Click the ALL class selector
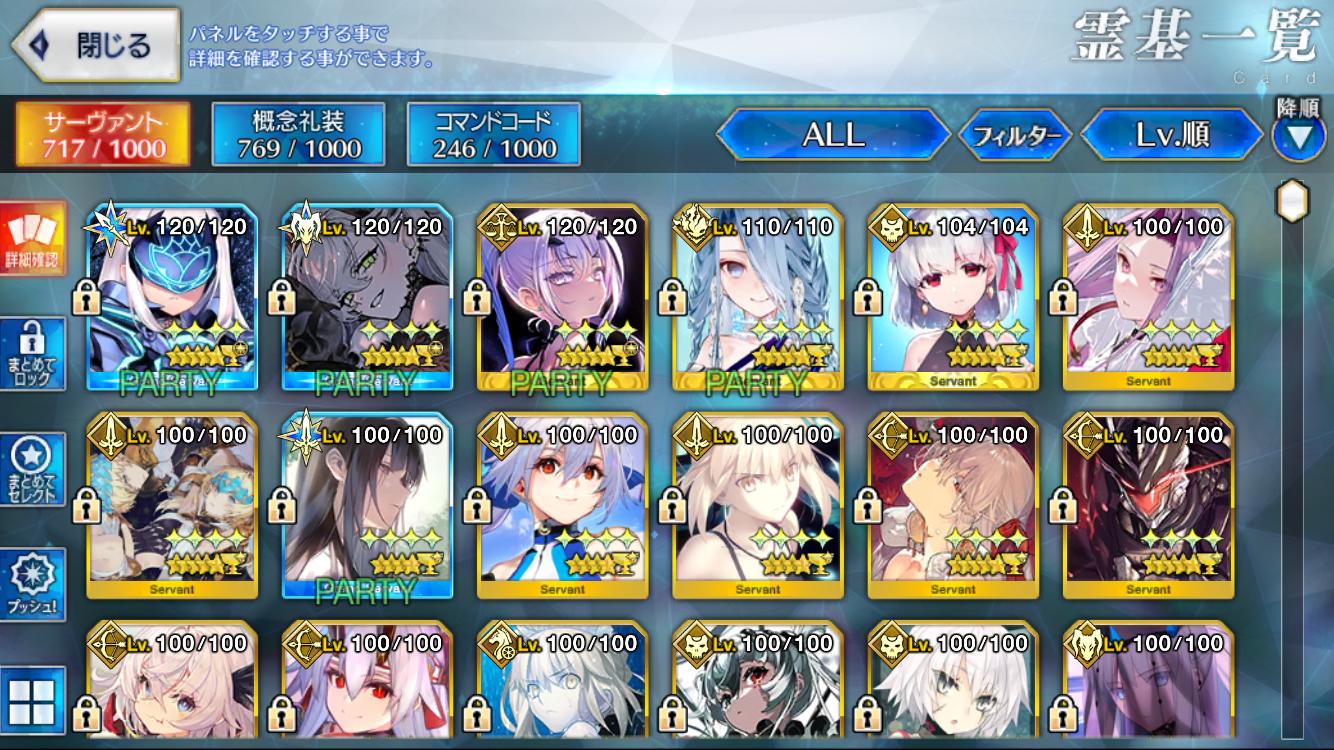This screenshot has width=1334, height=750. [833, 135]
